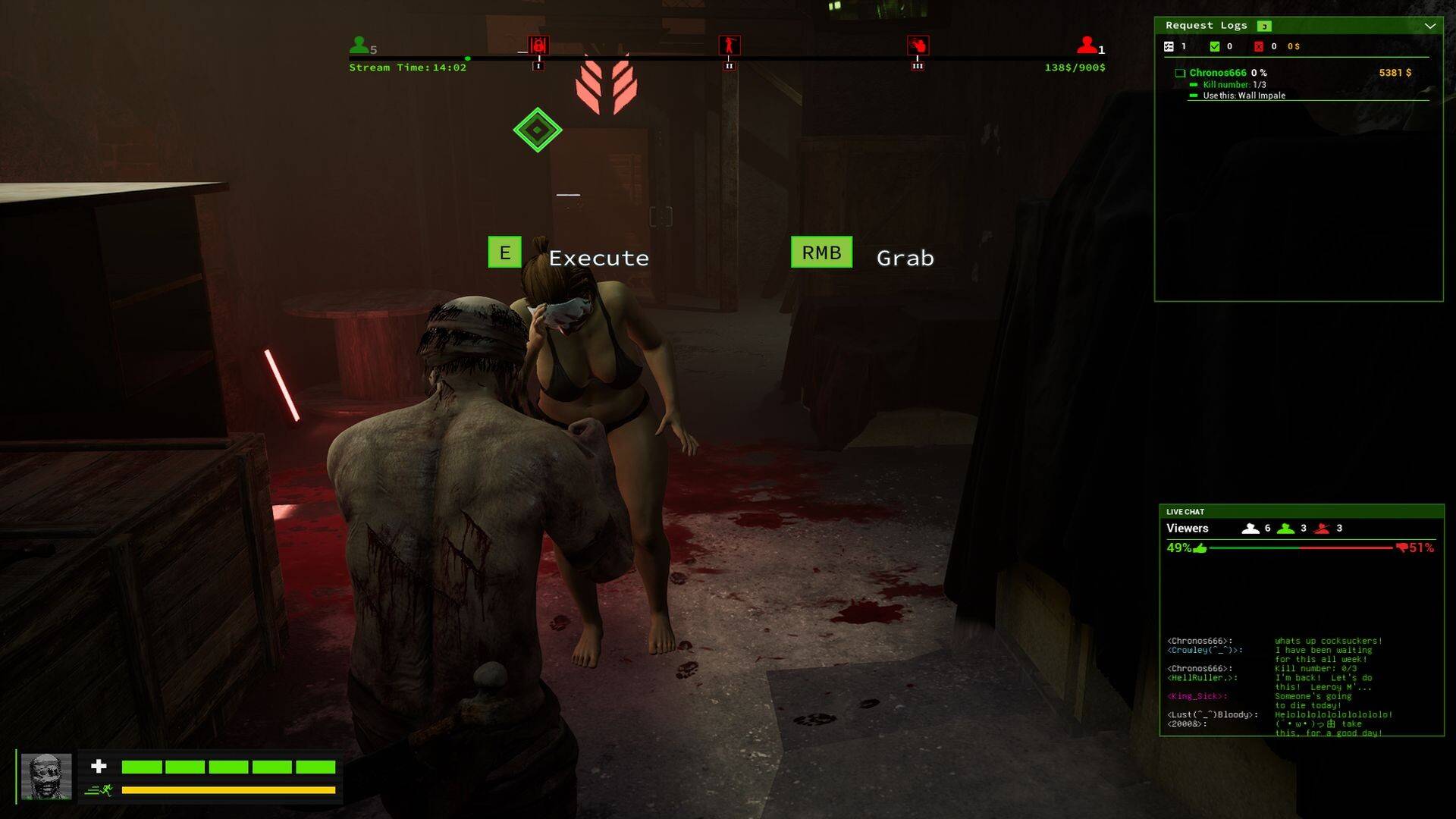Collapse the Request Logs panel with the chevron
Viewport: 1456px width, 819px height.
click(x=1429, y=26)
